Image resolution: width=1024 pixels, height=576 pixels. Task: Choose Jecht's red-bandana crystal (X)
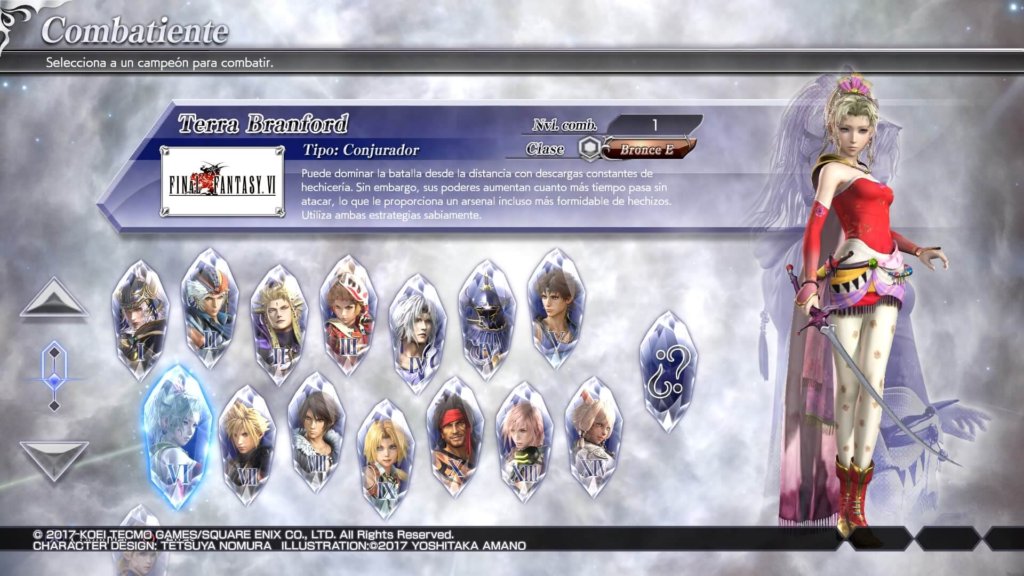[x=455, y=435]
